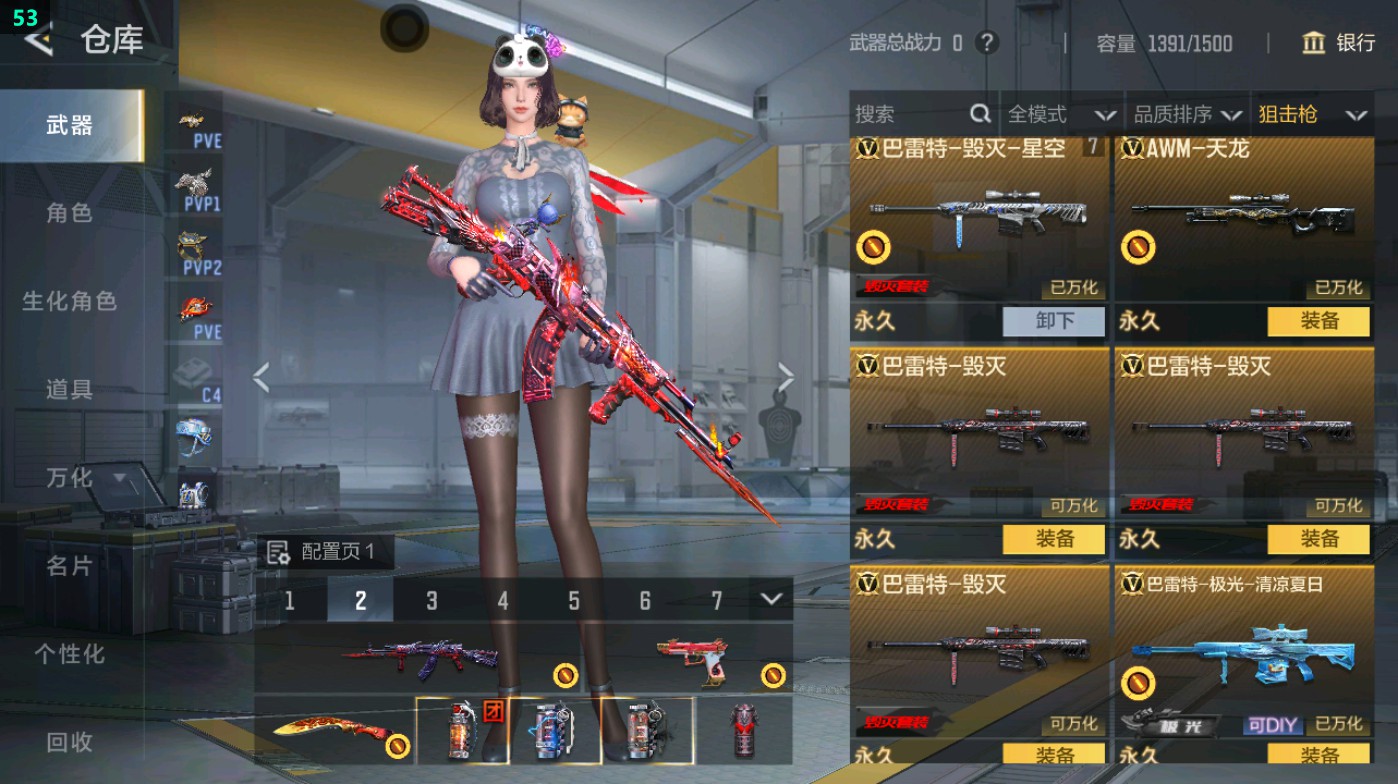Open the 银行 bank
Screen dimensions: 1398x784
(x=1339, y=43)
